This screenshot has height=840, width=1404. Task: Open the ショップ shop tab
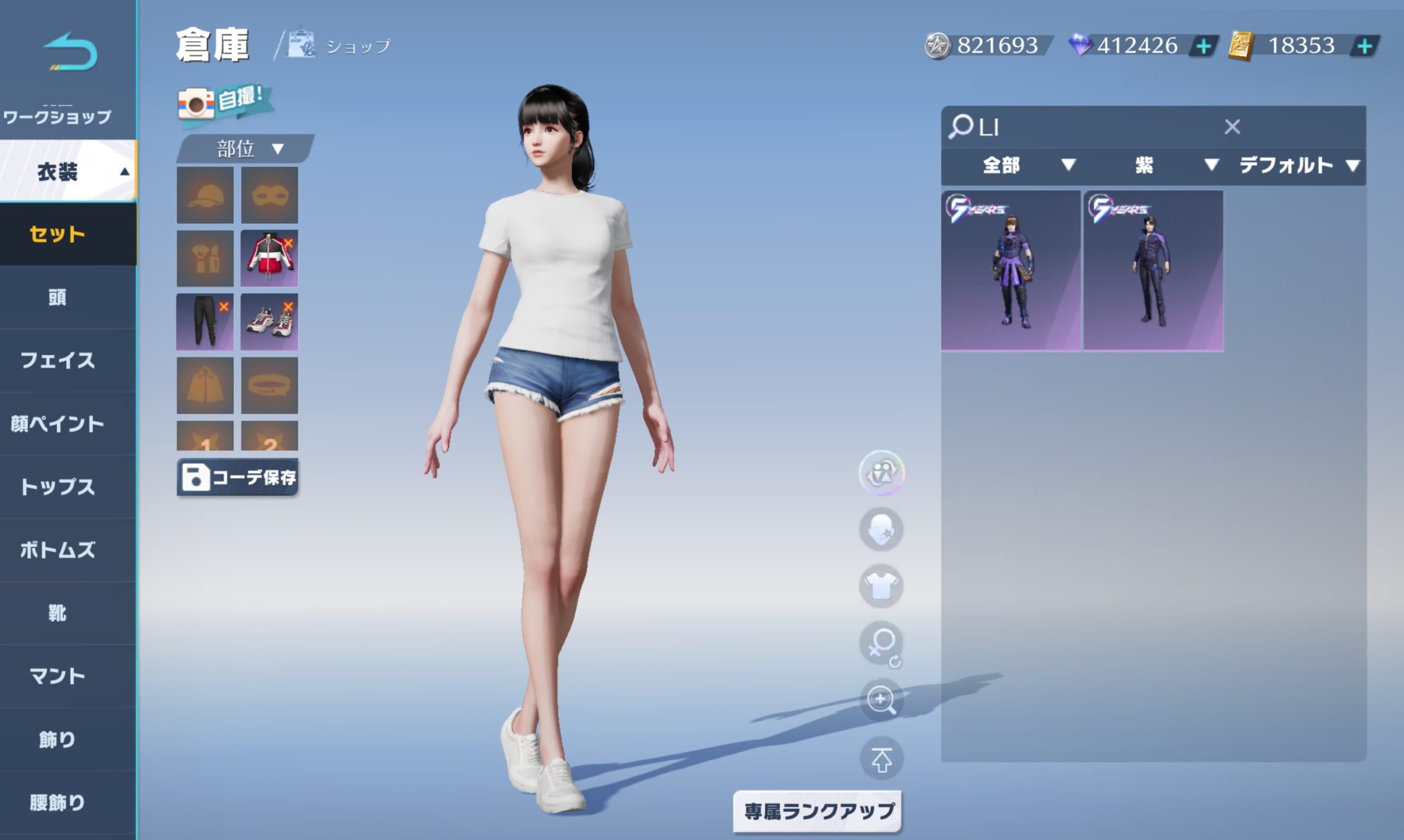tap(339, 46)
